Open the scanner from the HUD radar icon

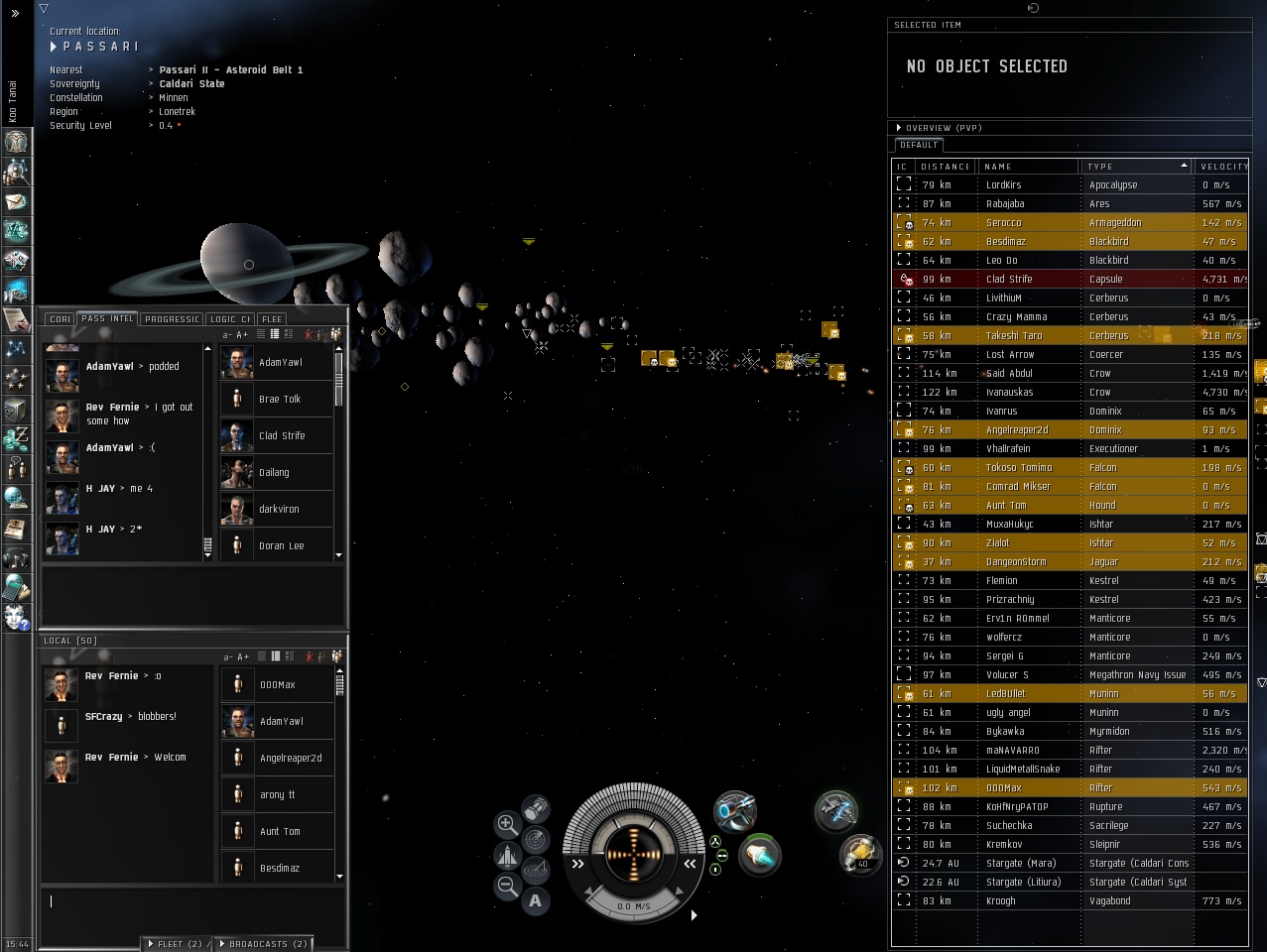click(x=536, y=839)
